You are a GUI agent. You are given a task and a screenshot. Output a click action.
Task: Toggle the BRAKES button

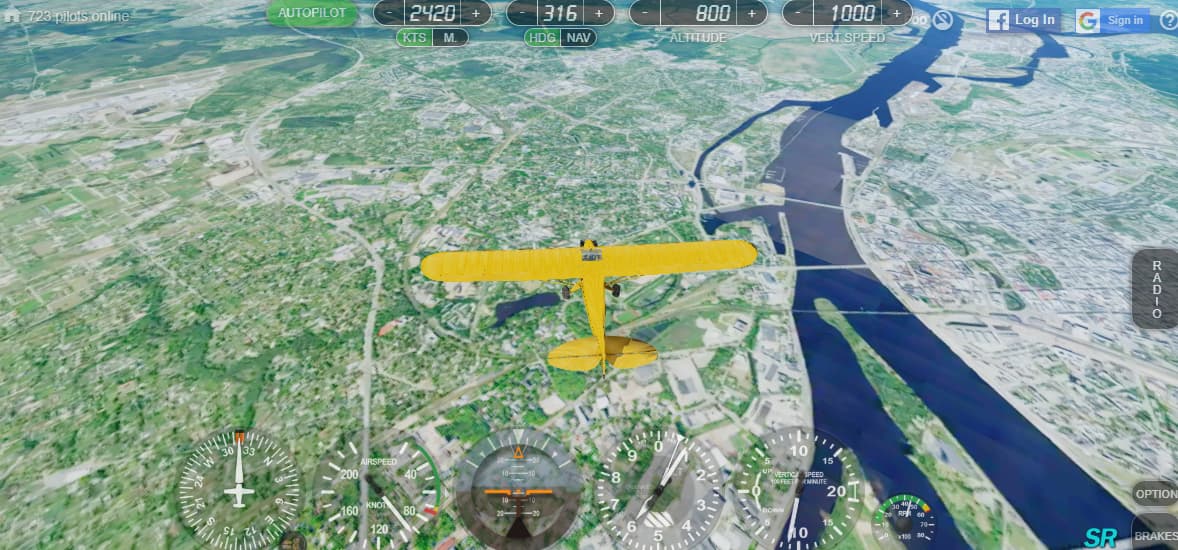pyautogui.click(x=1156, y=536)
